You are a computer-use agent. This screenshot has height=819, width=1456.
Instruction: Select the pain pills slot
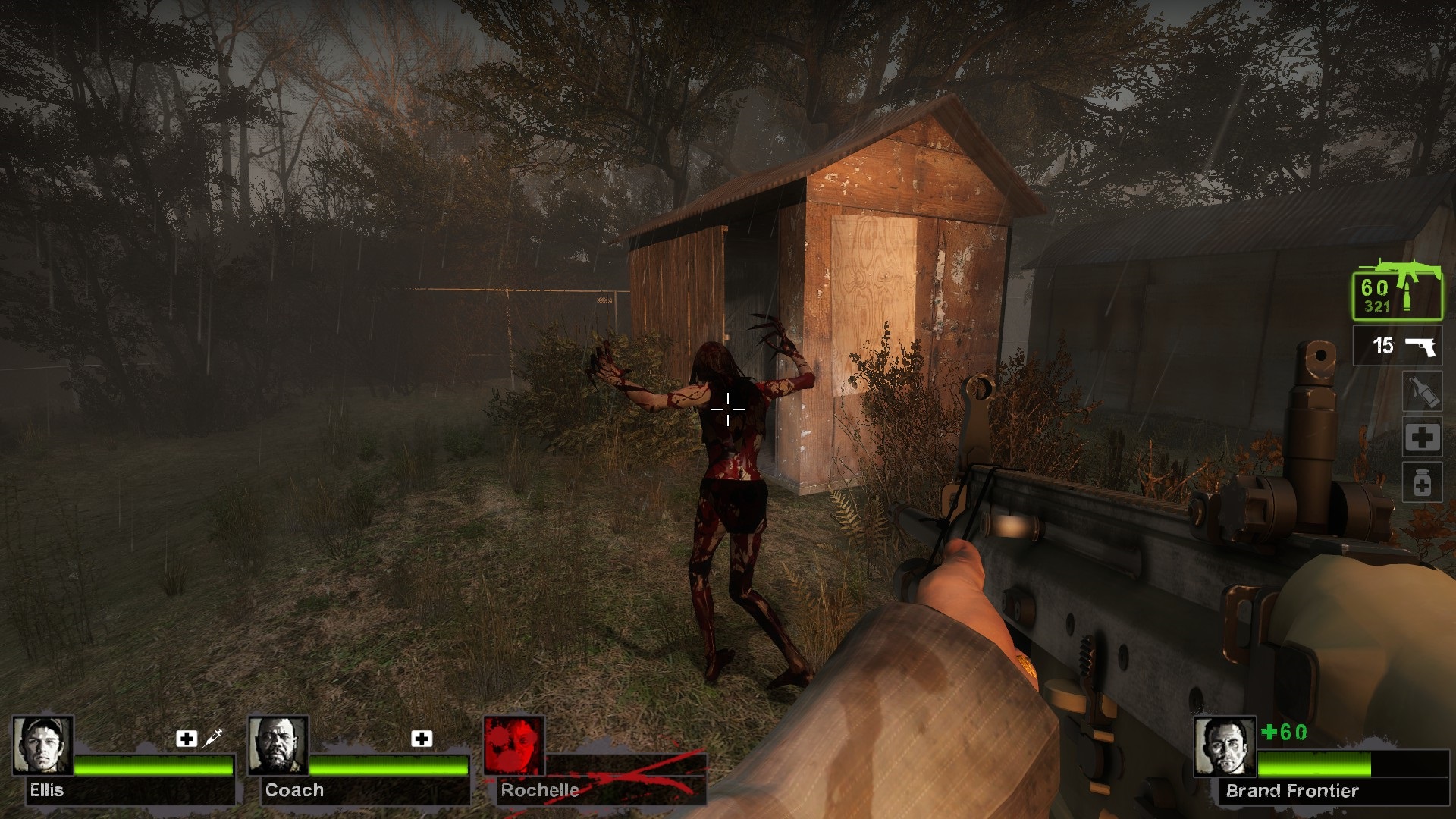(x=1421, y=483)
